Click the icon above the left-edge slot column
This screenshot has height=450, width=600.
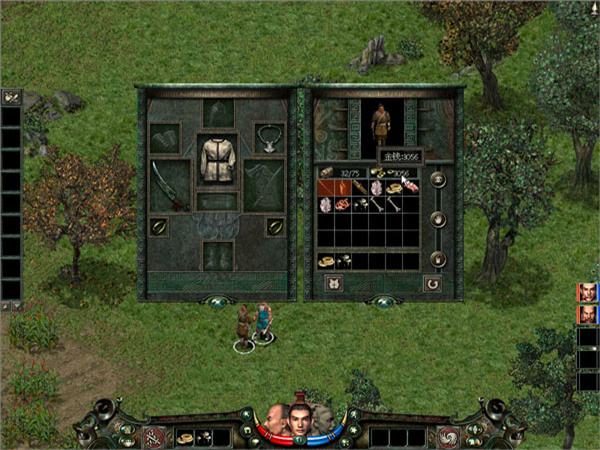coord(11,97)
